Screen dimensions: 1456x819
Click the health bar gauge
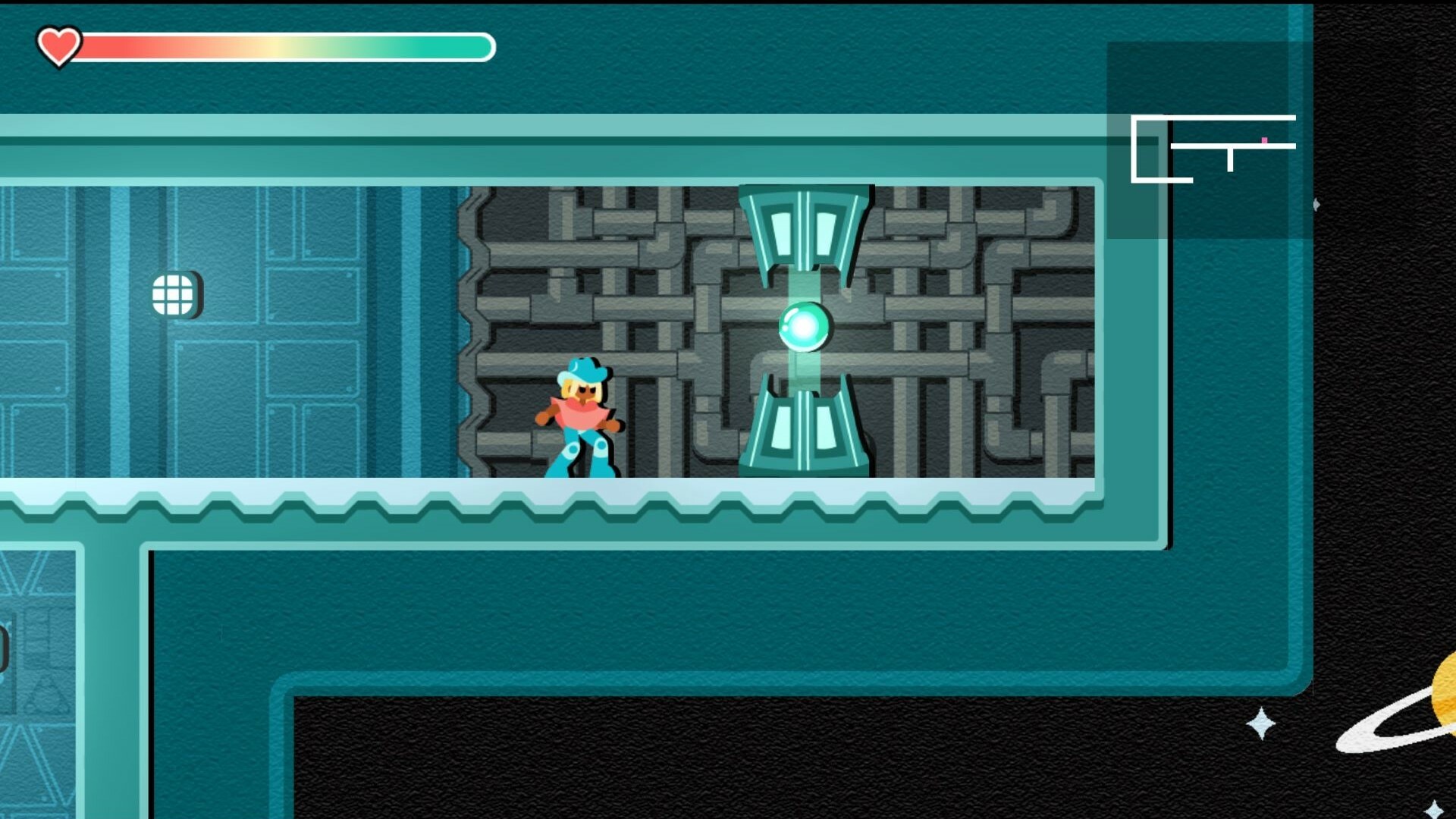288,47
